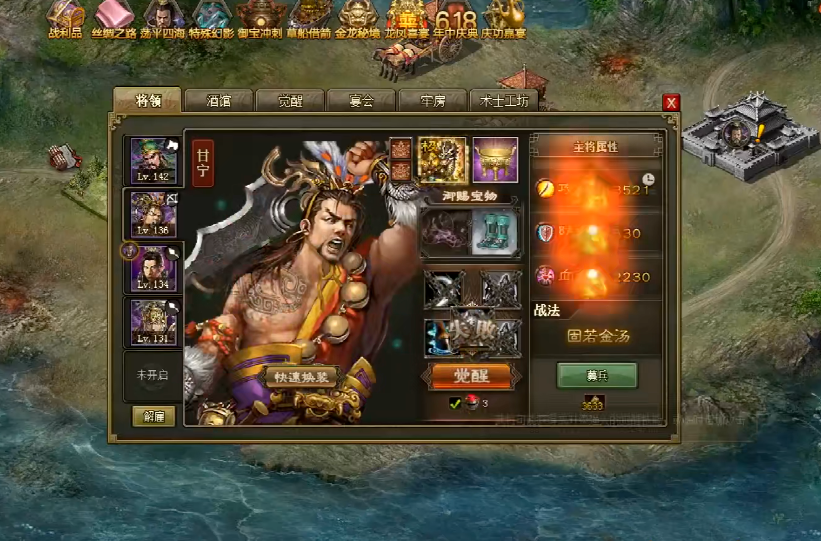
Task: Select the 将领 tab
Action: click(146, 100)
